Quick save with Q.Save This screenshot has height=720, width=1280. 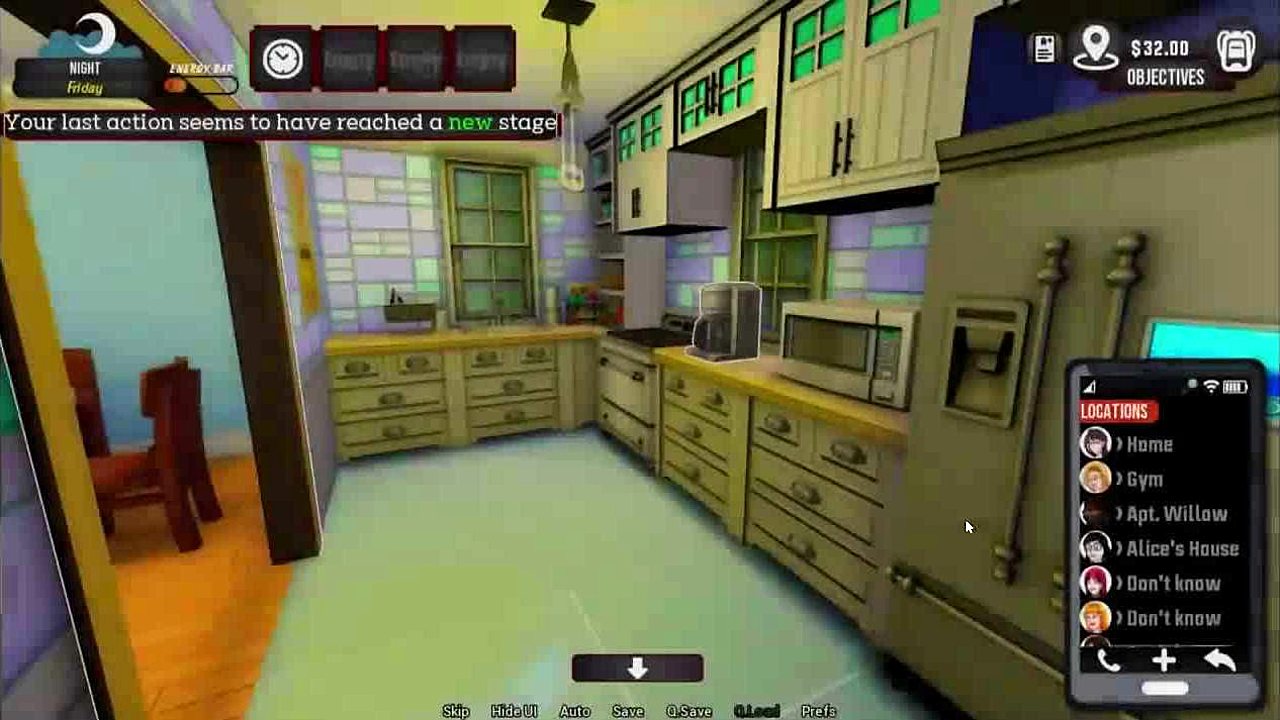pyautogui.click(x=689, y=711)
